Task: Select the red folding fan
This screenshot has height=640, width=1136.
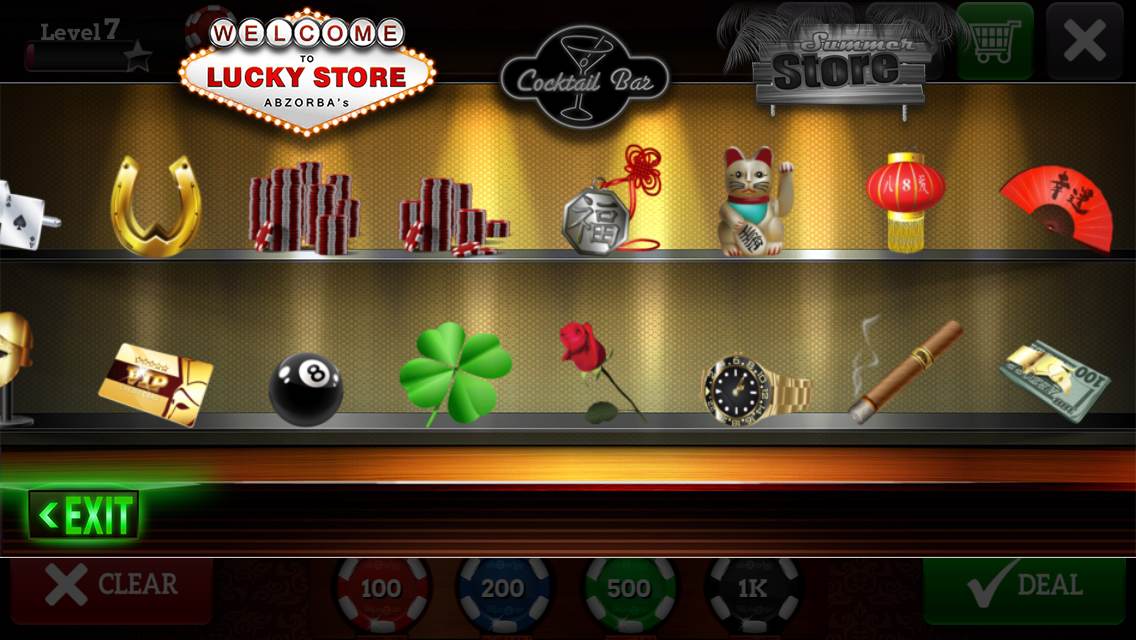Action: pyautogui.click(x=1058, y=207)
